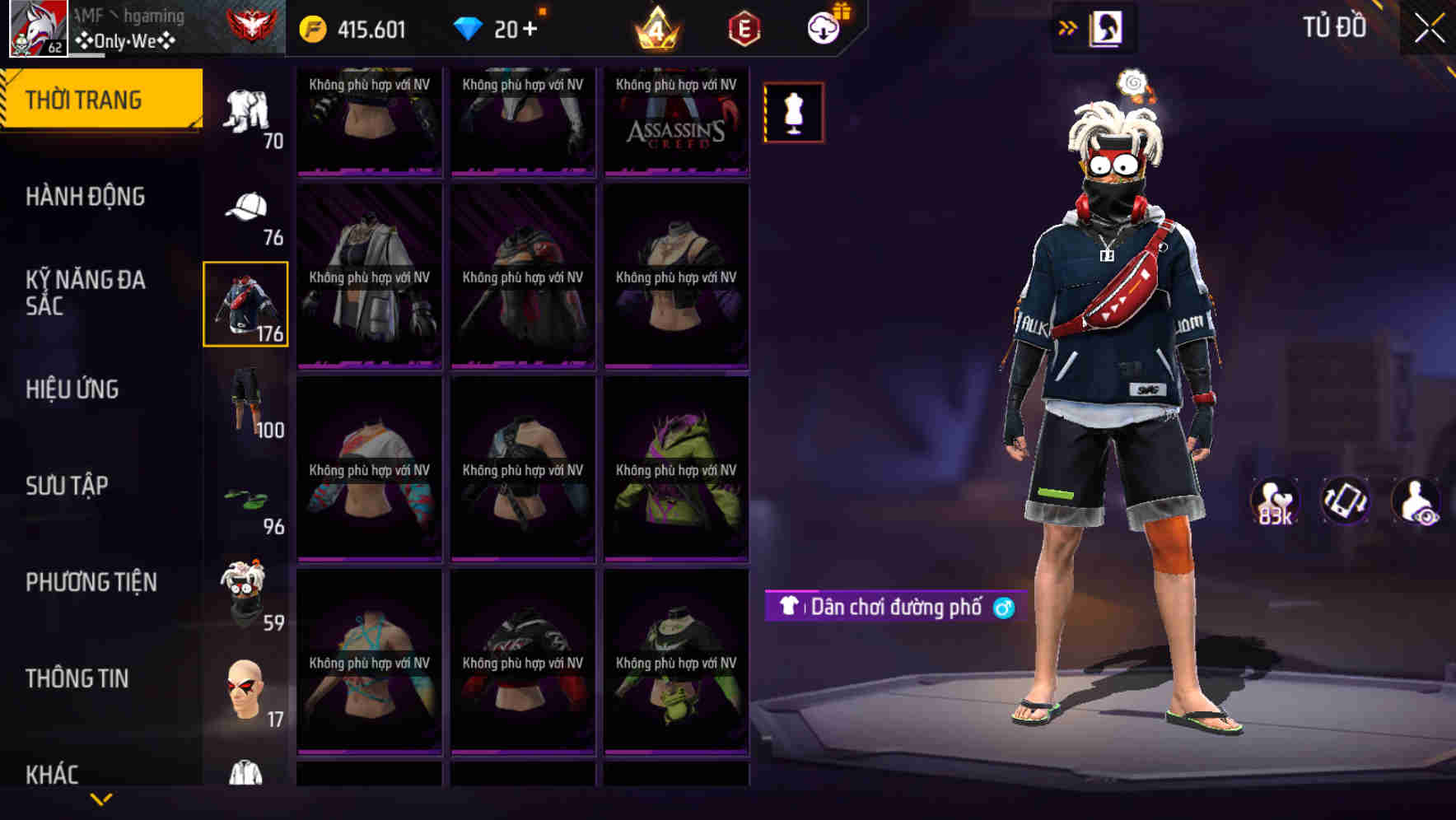Open the wardrobe card icon near TỦ ĐỒ
Viewport: 1456px width, 820px height.
pyautogui.click(x=1108, y=27)
